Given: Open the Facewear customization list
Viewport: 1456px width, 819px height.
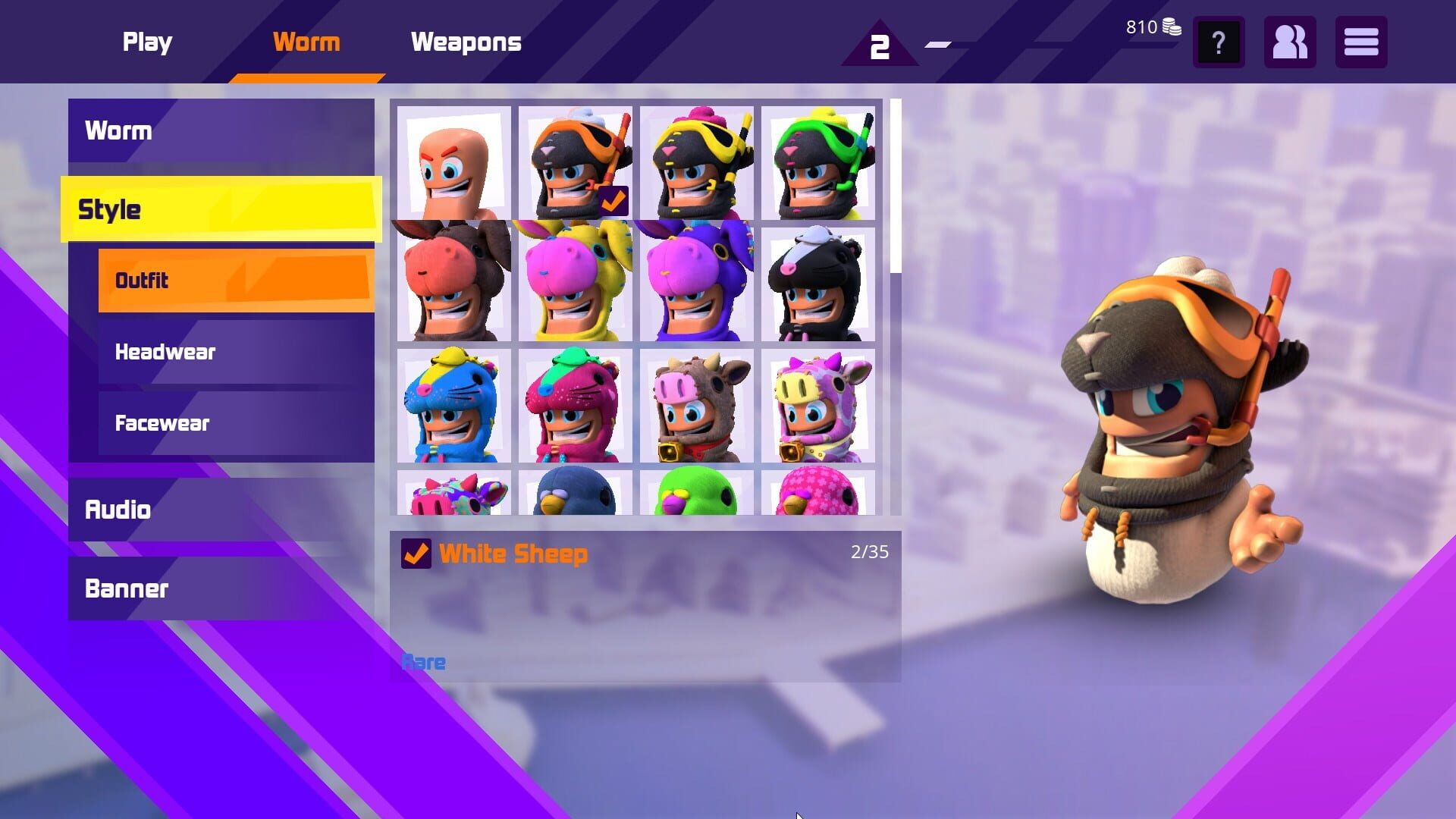Looking at the screenshot, I should coord(235,423).
